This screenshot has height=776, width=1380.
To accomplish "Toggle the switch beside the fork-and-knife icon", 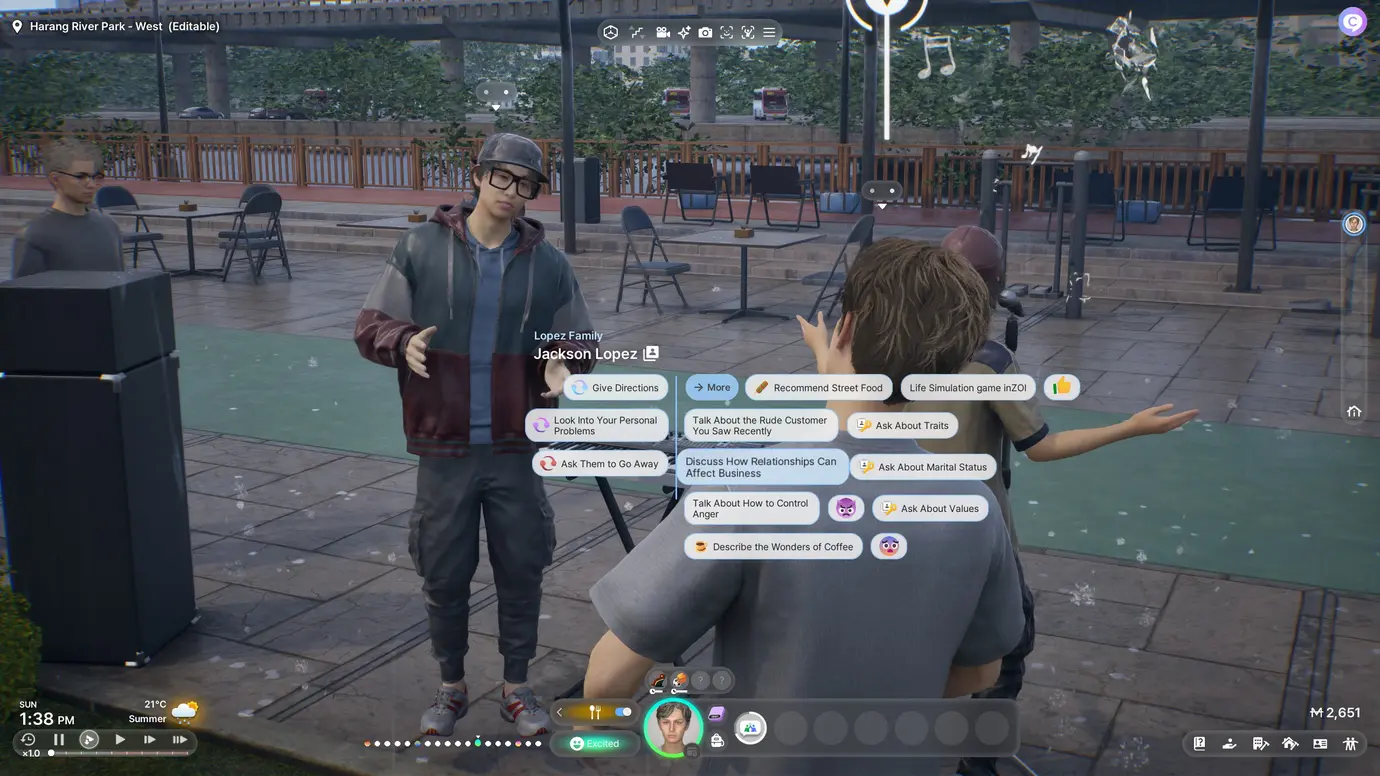I will [624, 712].
